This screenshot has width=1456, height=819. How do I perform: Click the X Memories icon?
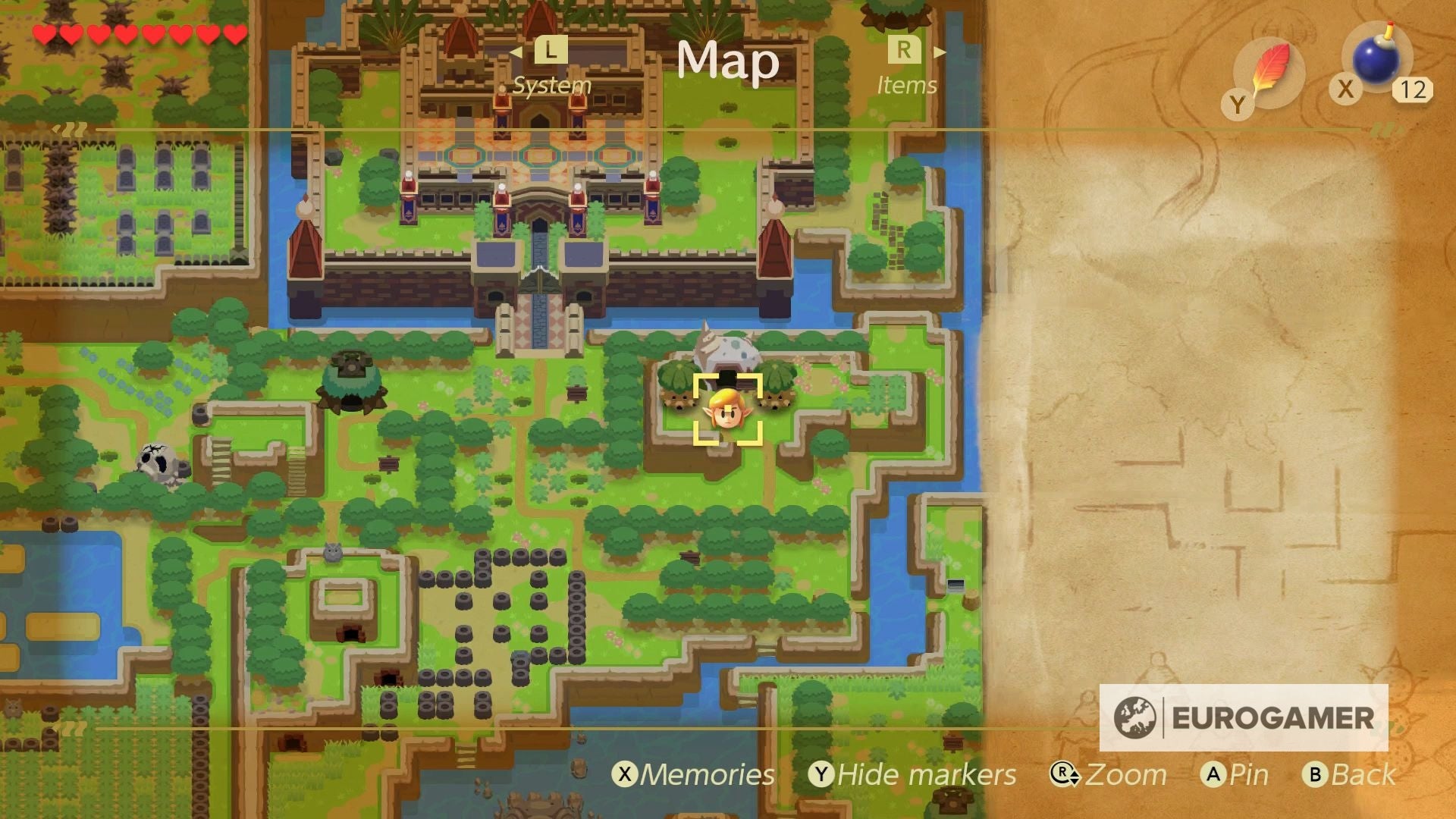coord(626,775)
